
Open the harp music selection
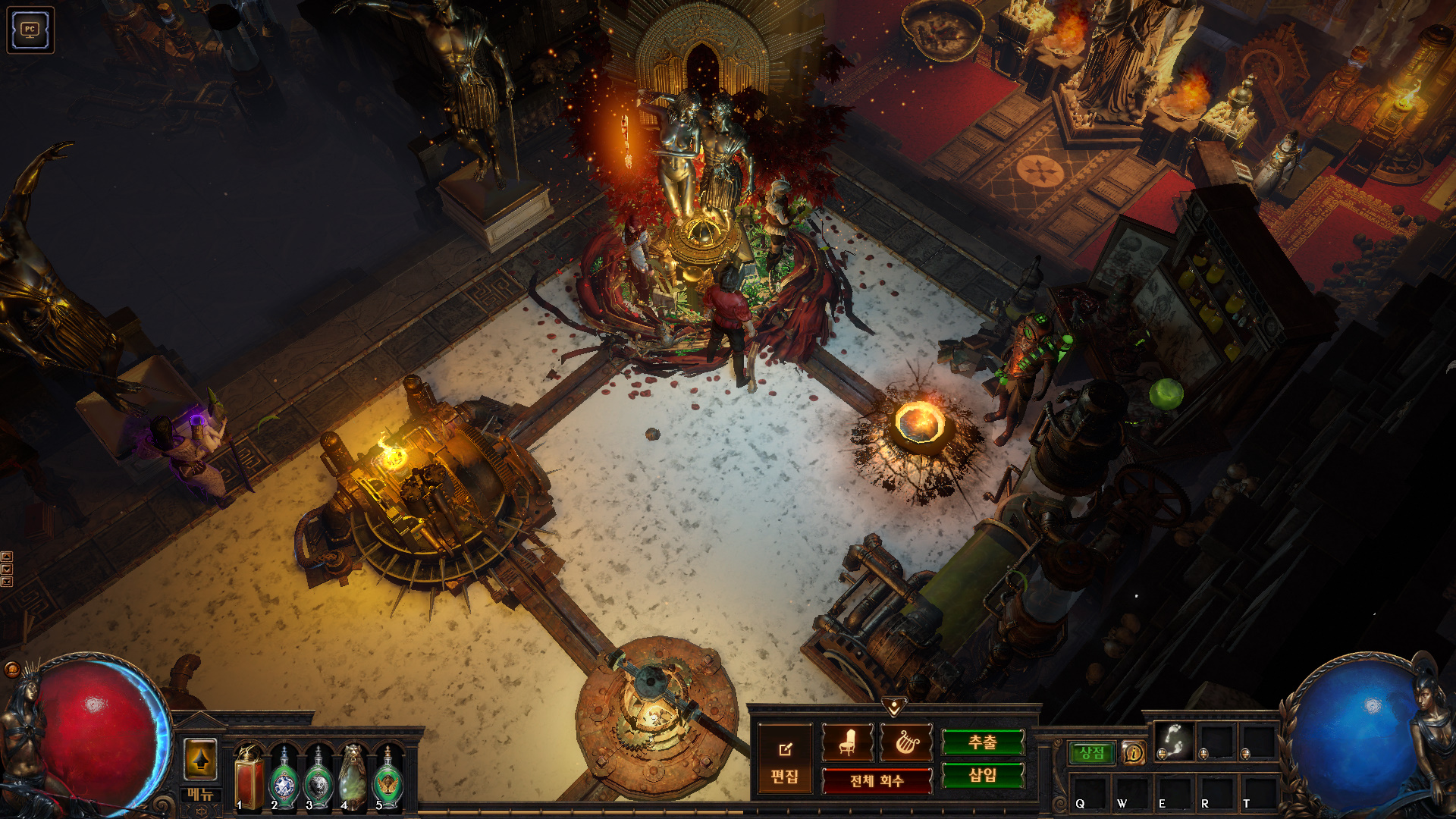pos(906,742)
